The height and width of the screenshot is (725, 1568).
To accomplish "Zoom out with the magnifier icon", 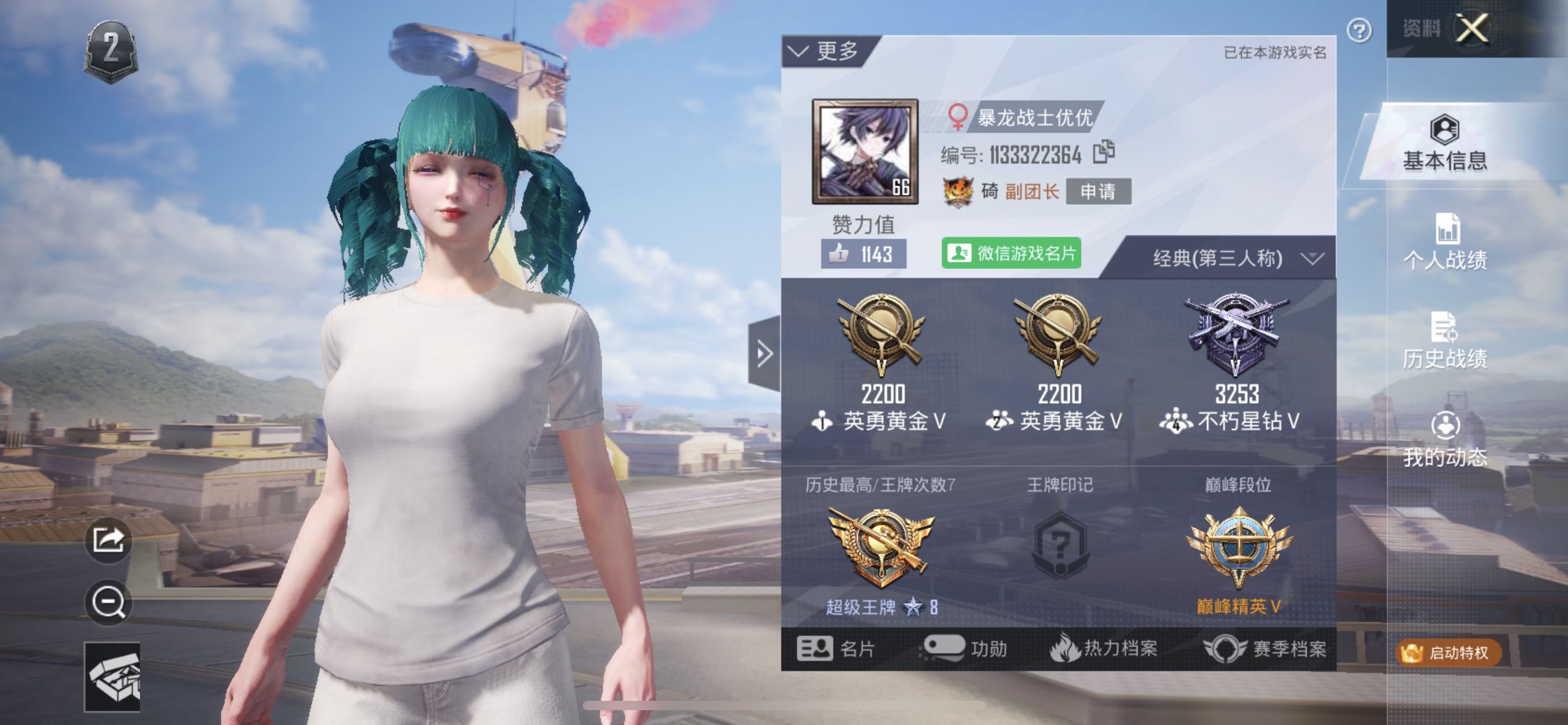I will coord(108,602).
